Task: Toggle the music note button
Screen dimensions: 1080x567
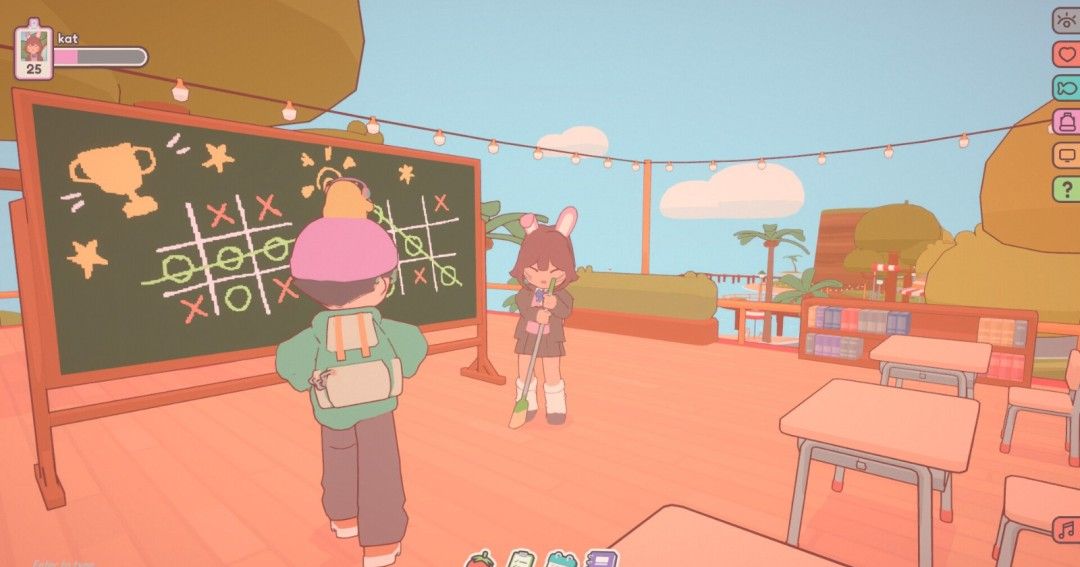Action: pyautogui.click(x=1066, y=530)
